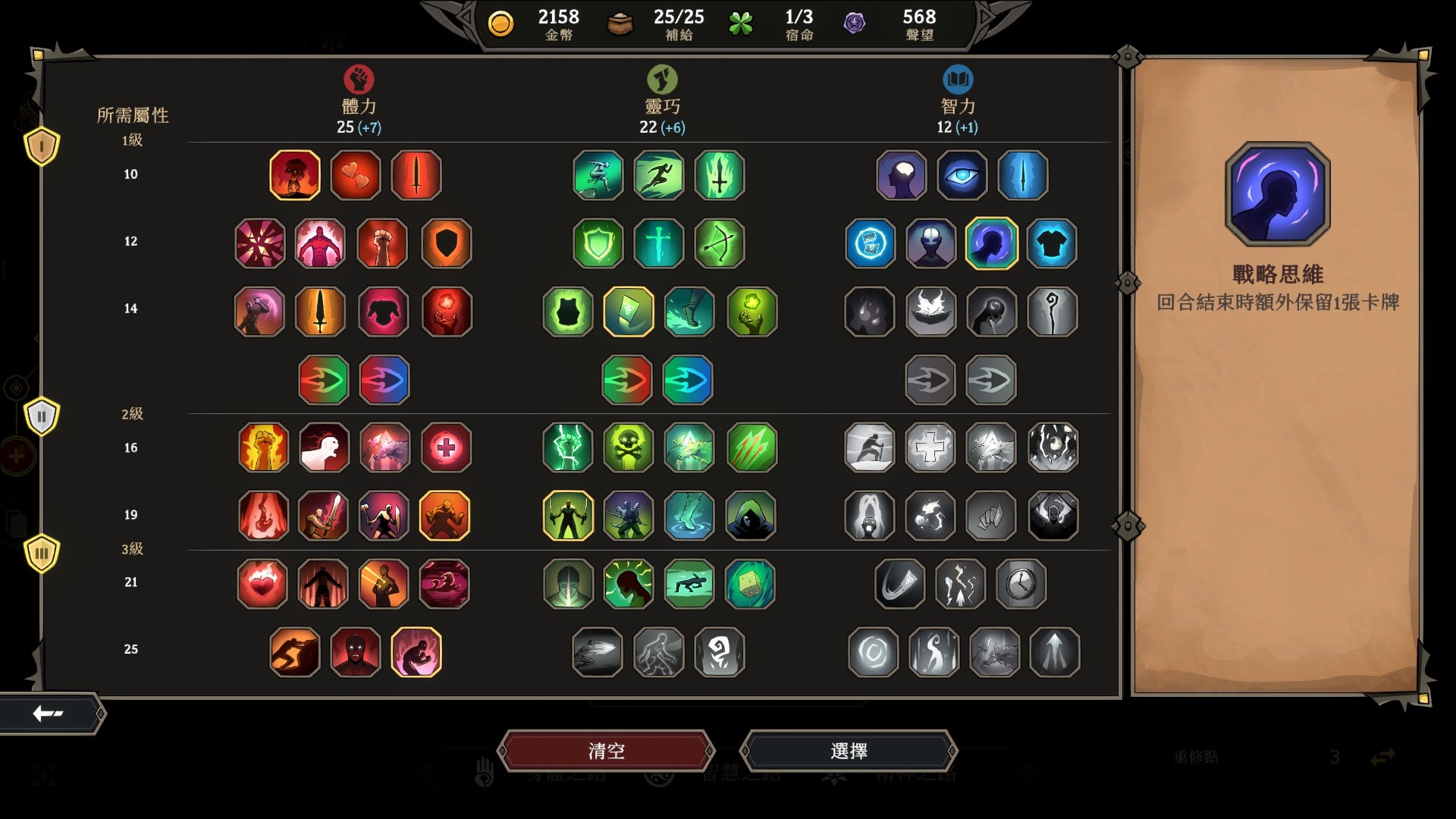Select the green claw slash skill

coord(752,447)
